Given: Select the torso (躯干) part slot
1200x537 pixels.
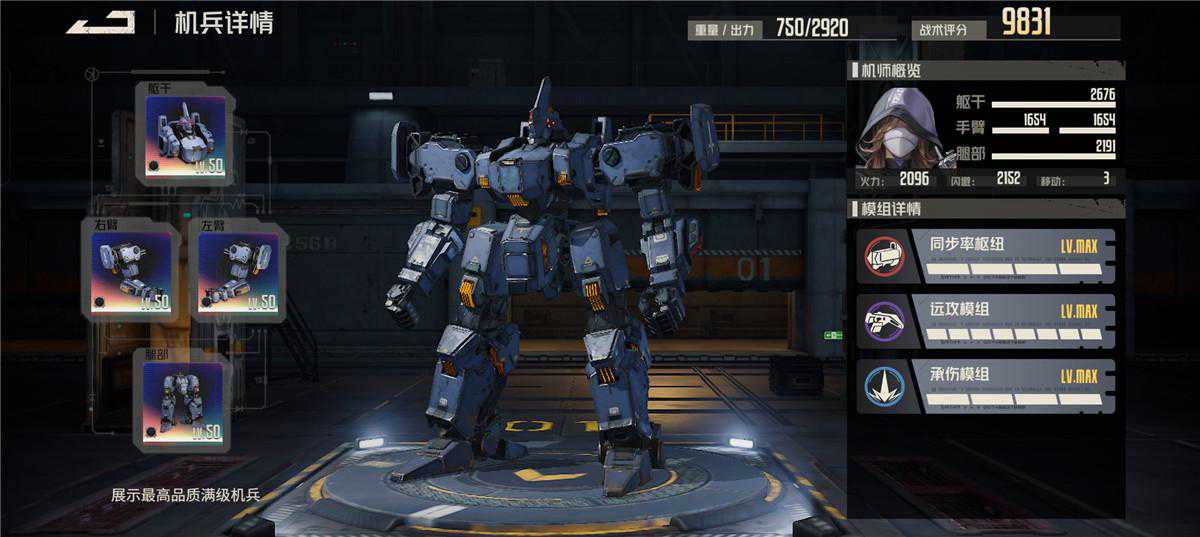Looking at the screenshot, I should coord(185,134).
